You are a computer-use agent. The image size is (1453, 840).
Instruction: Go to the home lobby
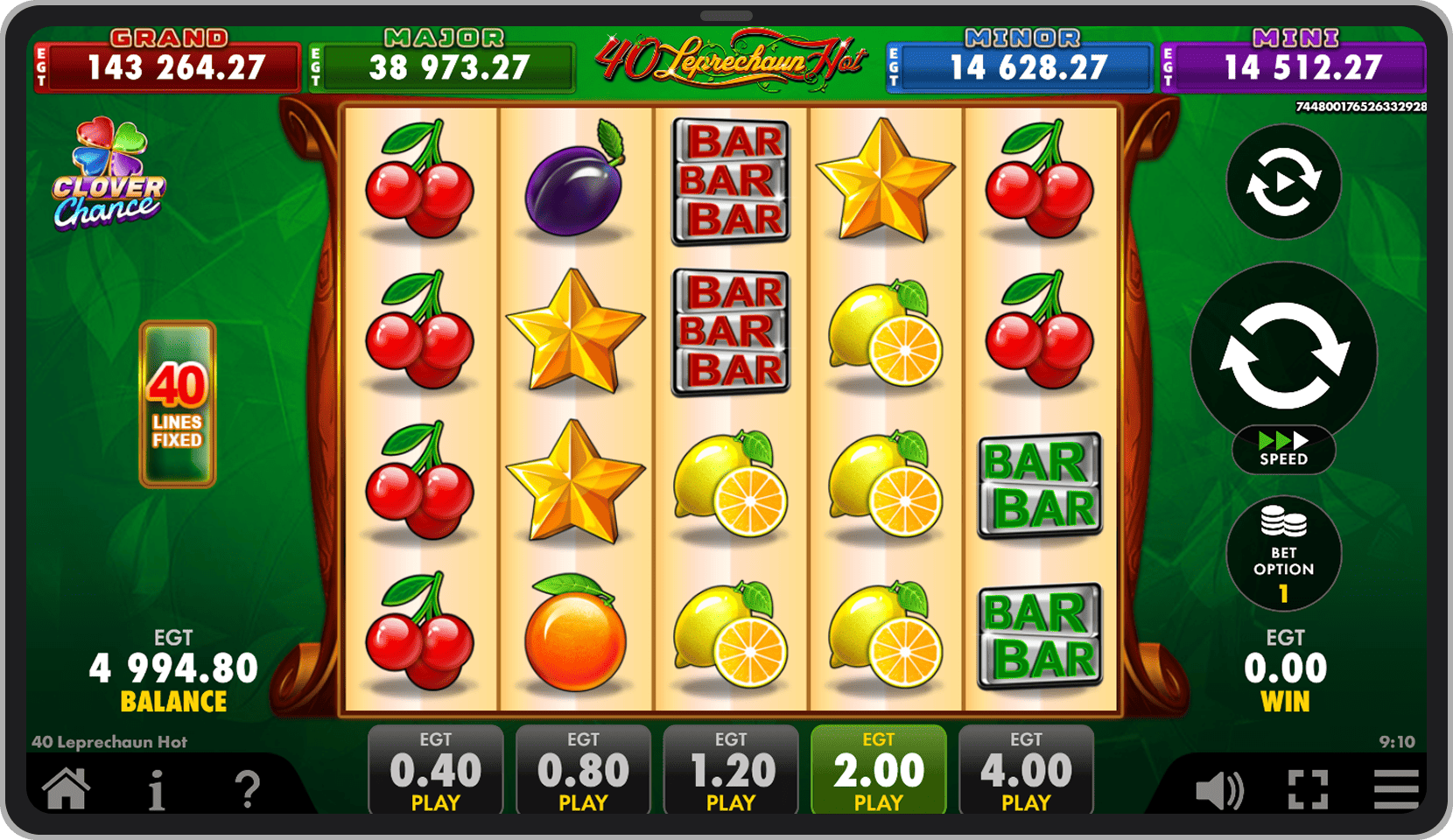67,788
